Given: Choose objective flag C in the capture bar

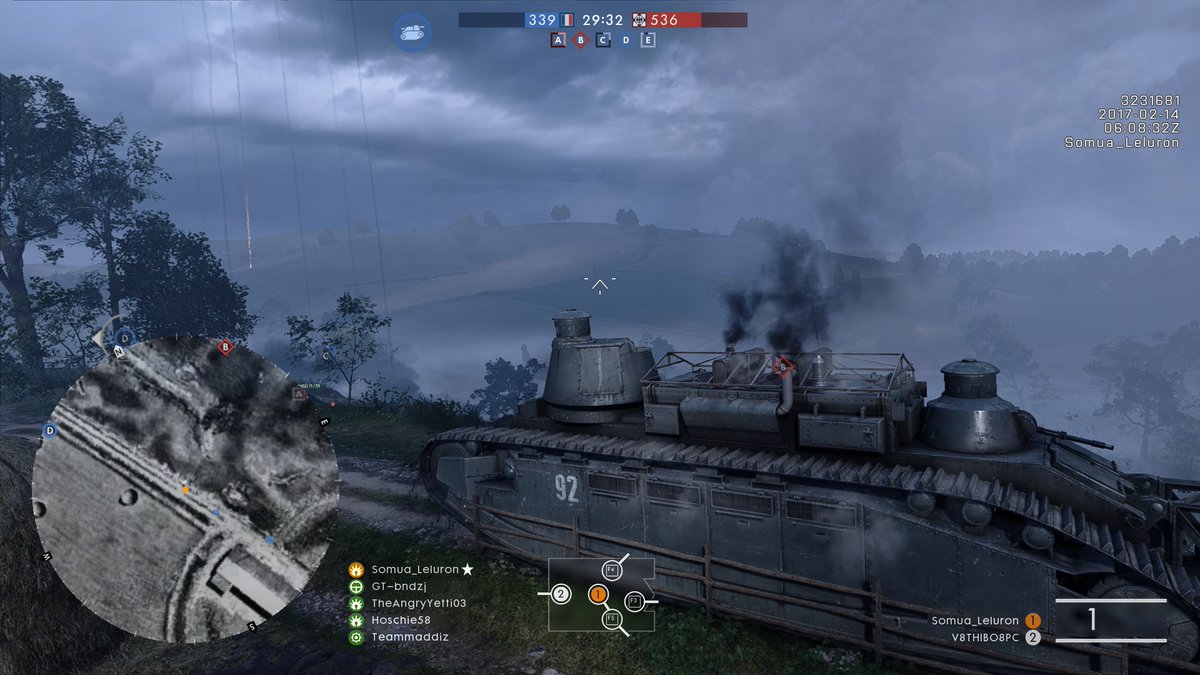Looking at the screenshot, I should (x=603, y=40).
